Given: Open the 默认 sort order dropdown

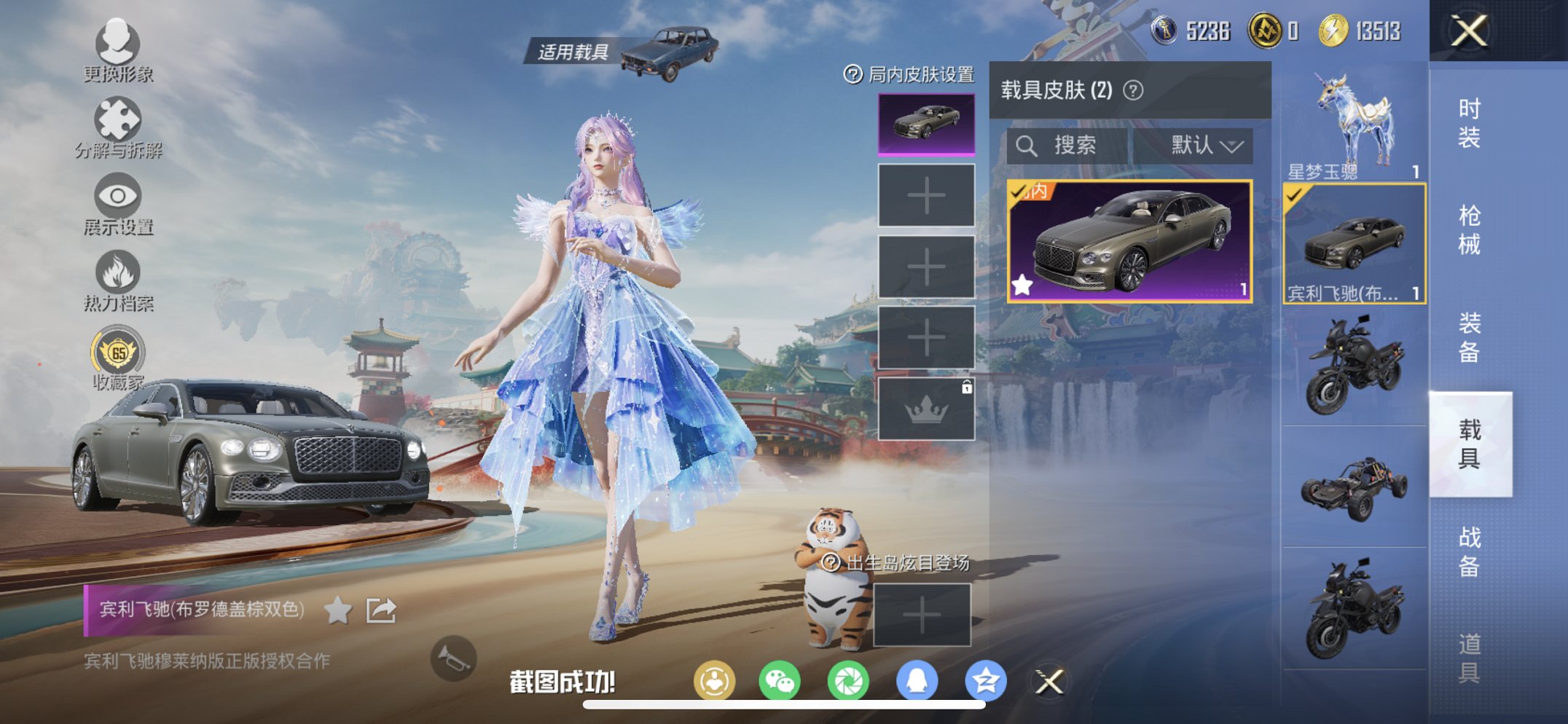Looking at the screenshot, I should click(x=1205, y=144).
